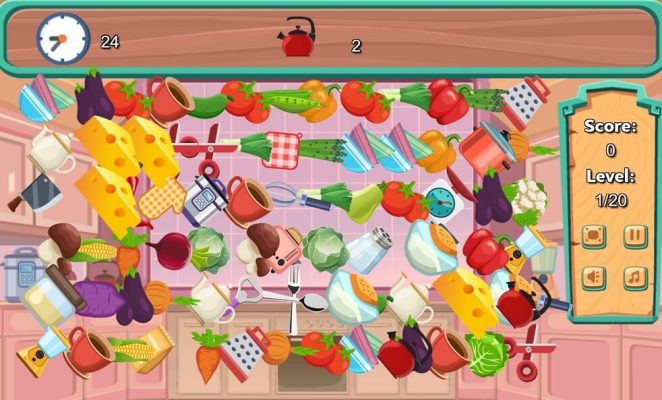
Task: Pick the green pea pod
Action: 289,100
